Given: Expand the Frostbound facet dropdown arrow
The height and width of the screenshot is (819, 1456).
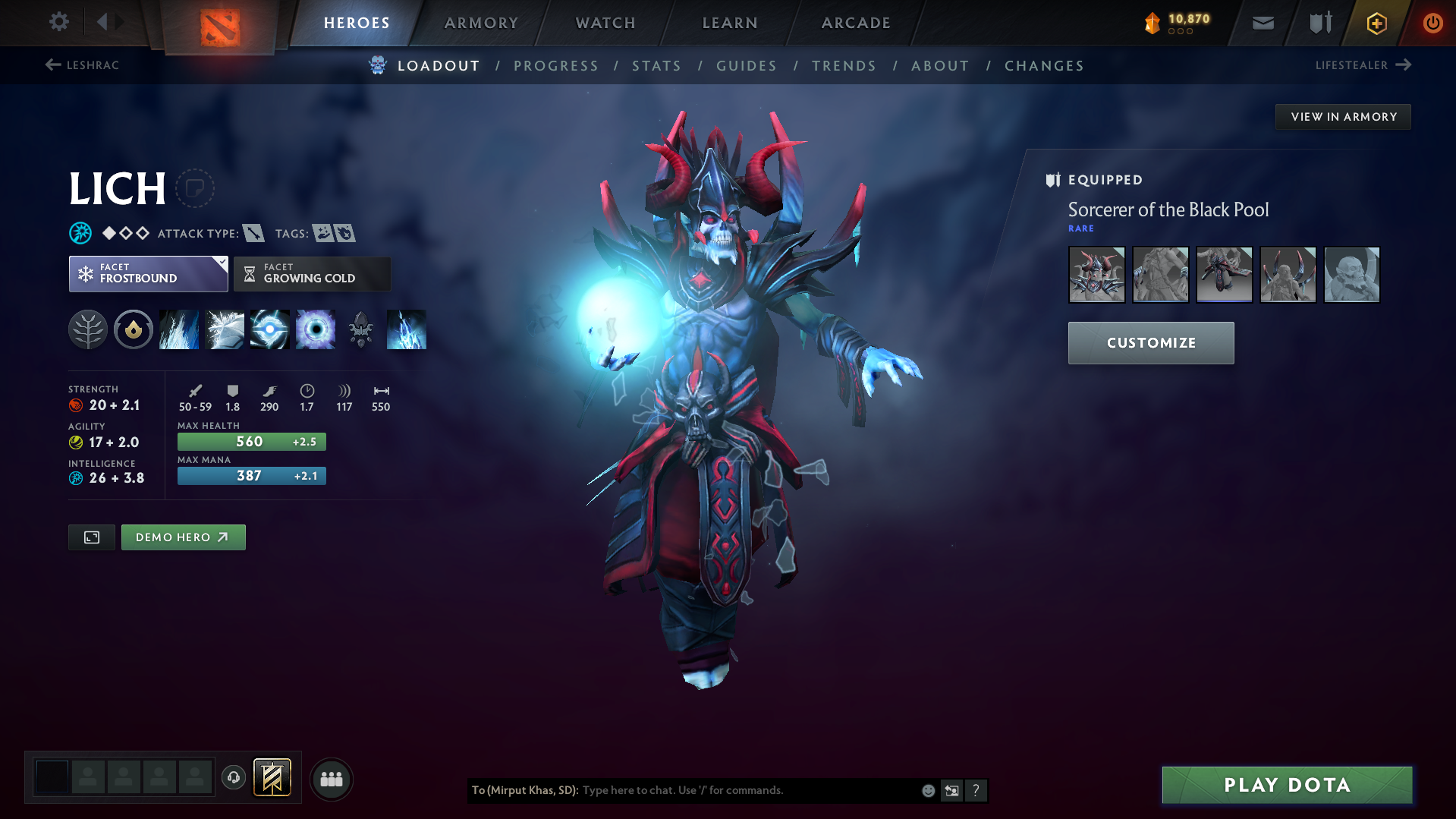Looking at the screenshot, I should pyautogui.click(x=222, y=264).
